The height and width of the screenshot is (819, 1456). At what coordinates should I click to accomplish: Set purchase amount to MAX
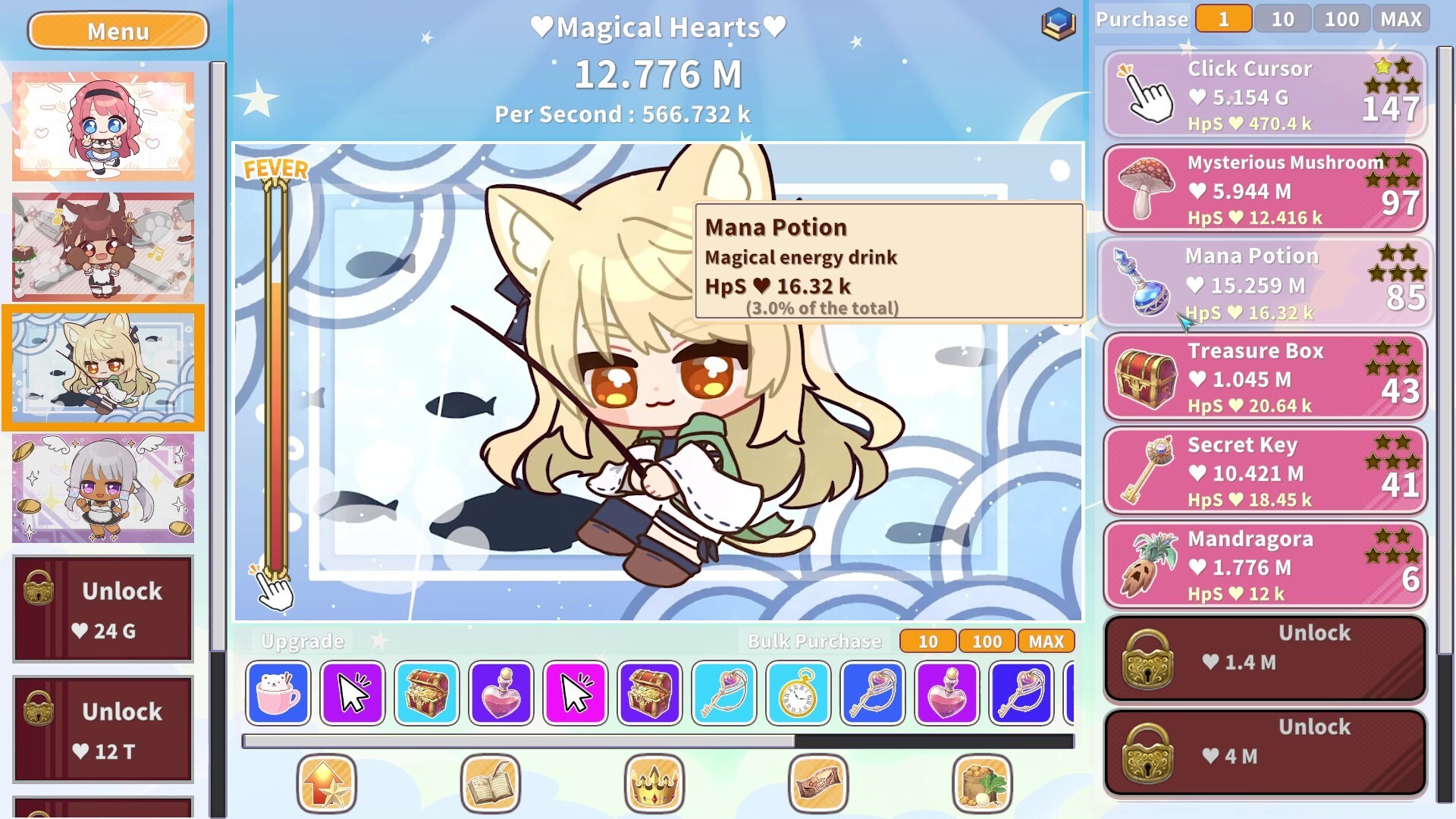point(1401,19)
